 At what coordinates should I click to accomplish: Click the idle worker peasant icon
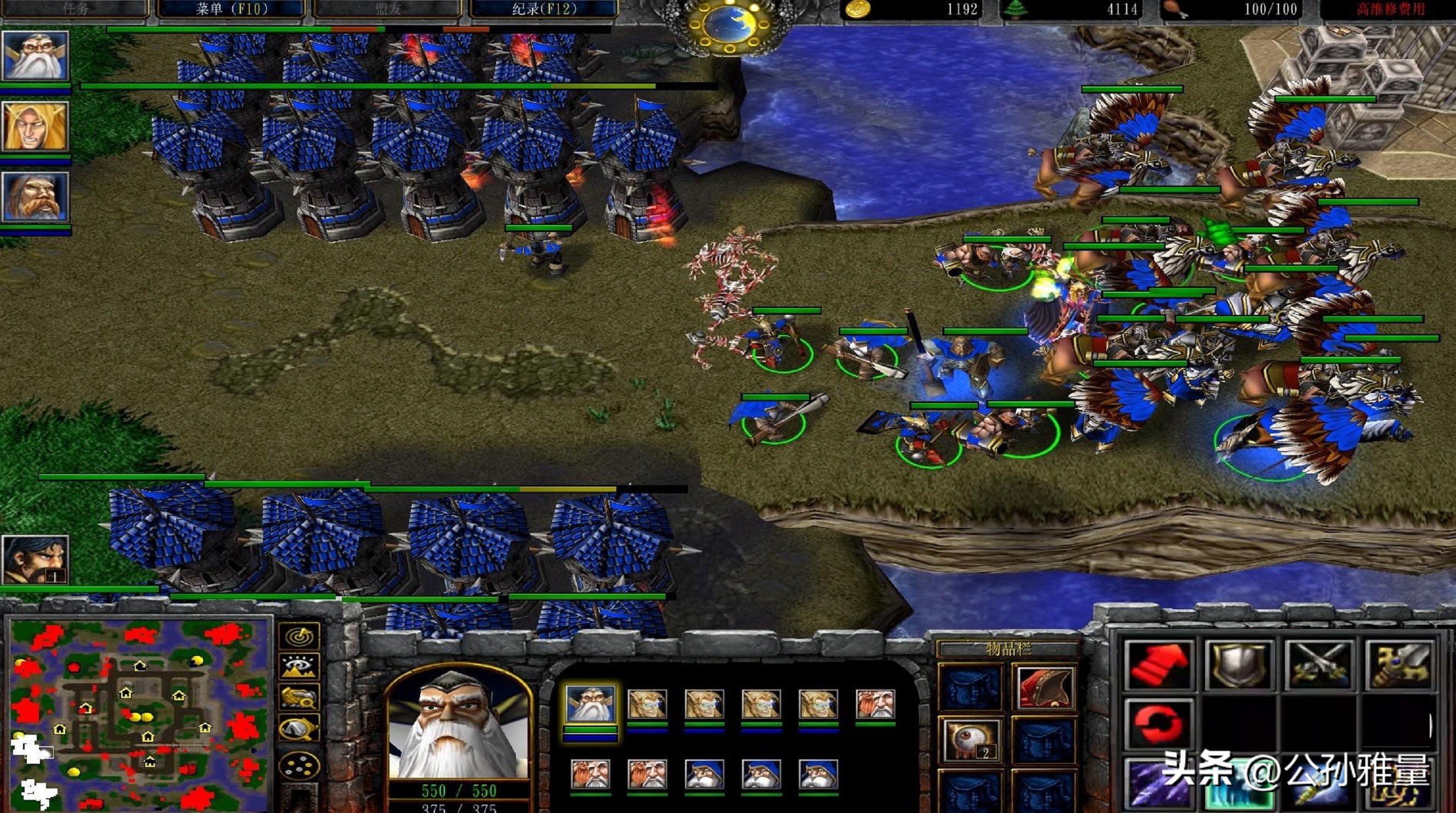point(36,560)
